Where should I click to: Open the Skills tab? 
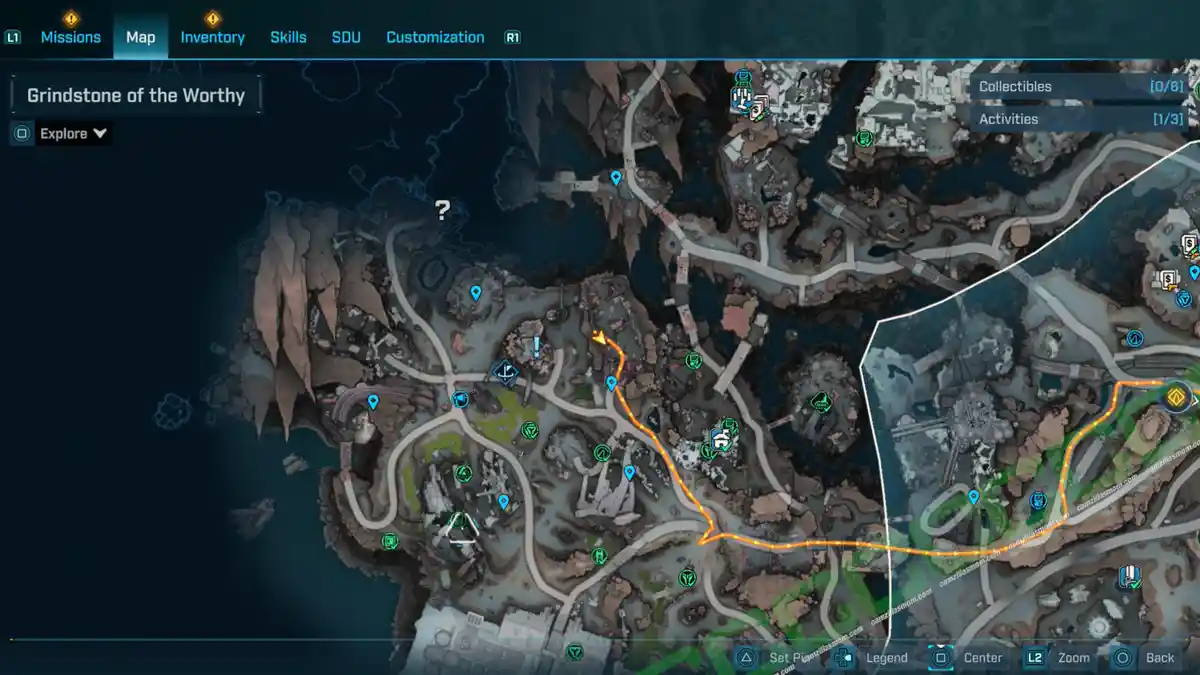click(288, 37)
